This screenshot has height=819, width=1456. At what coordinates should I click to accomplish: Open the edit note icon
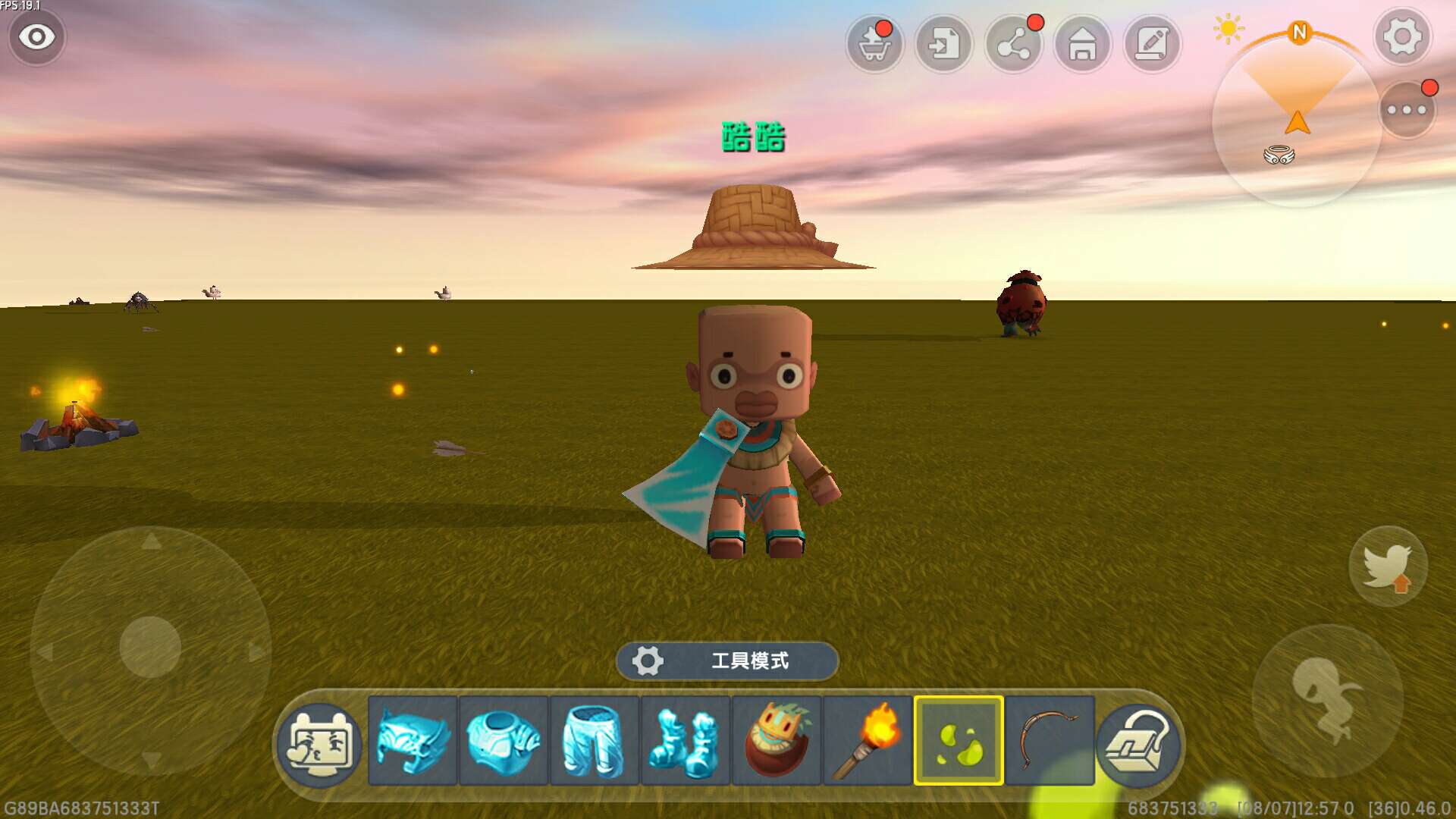click(x=1152, y=45)
